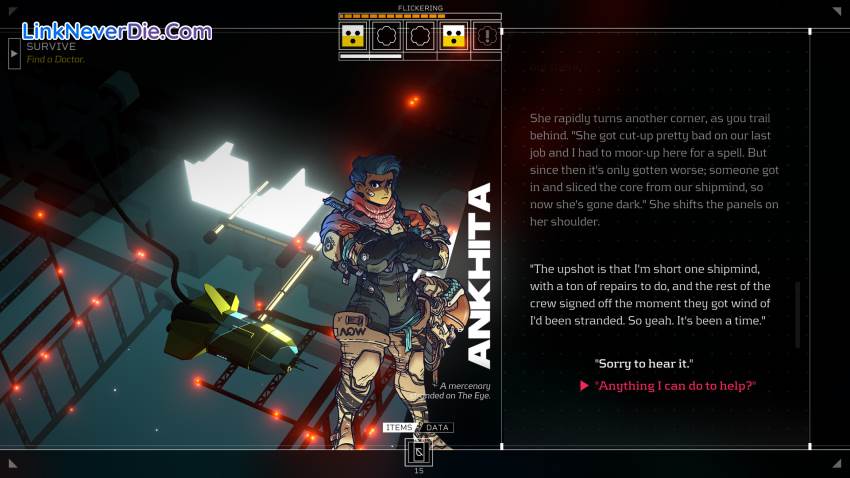Switch to the ITEMS tab

[400, 428]
